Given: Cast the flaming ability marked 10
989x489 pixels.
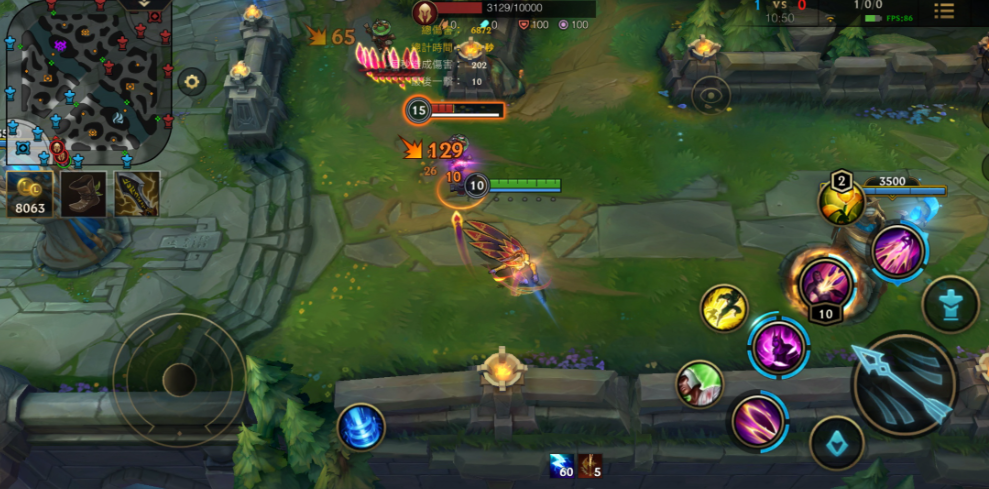Looking at the screenshot, I should click(x=825, y=283).
